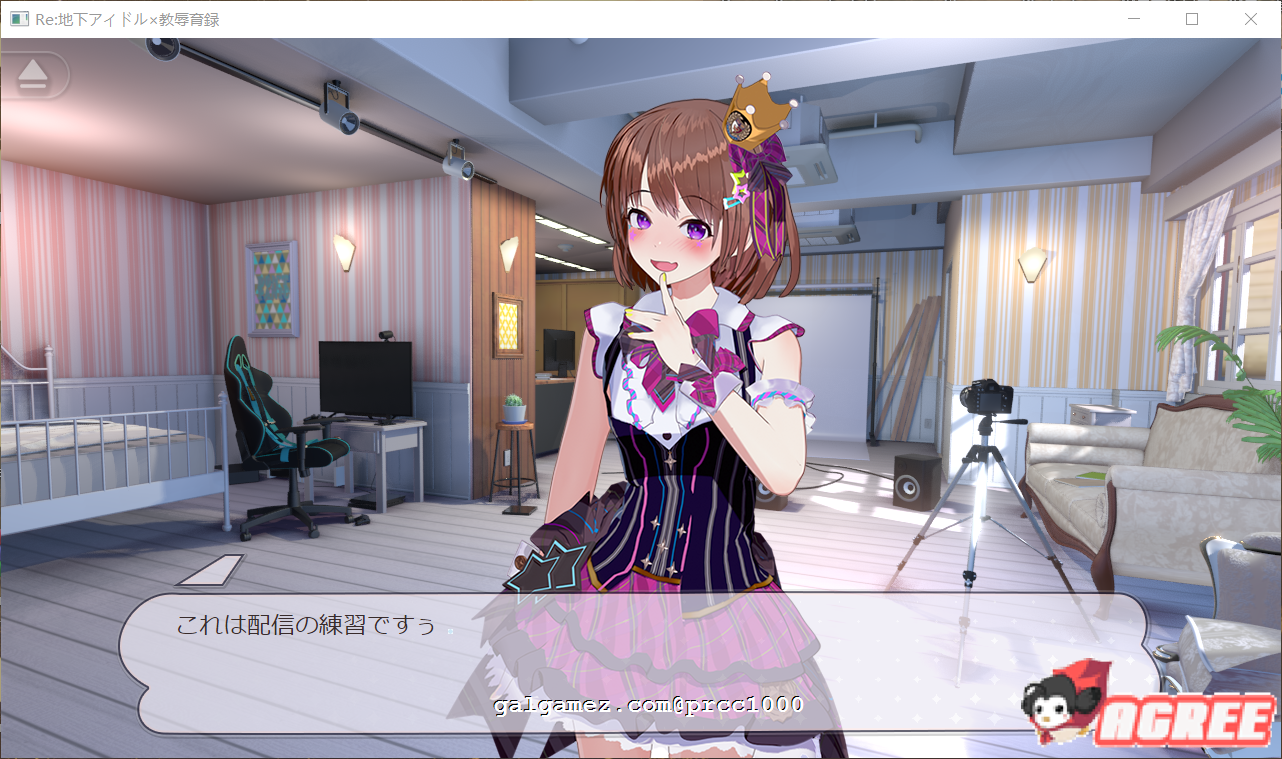
Task: Click the eject-arrow menu button
Action: coord(34,75)
